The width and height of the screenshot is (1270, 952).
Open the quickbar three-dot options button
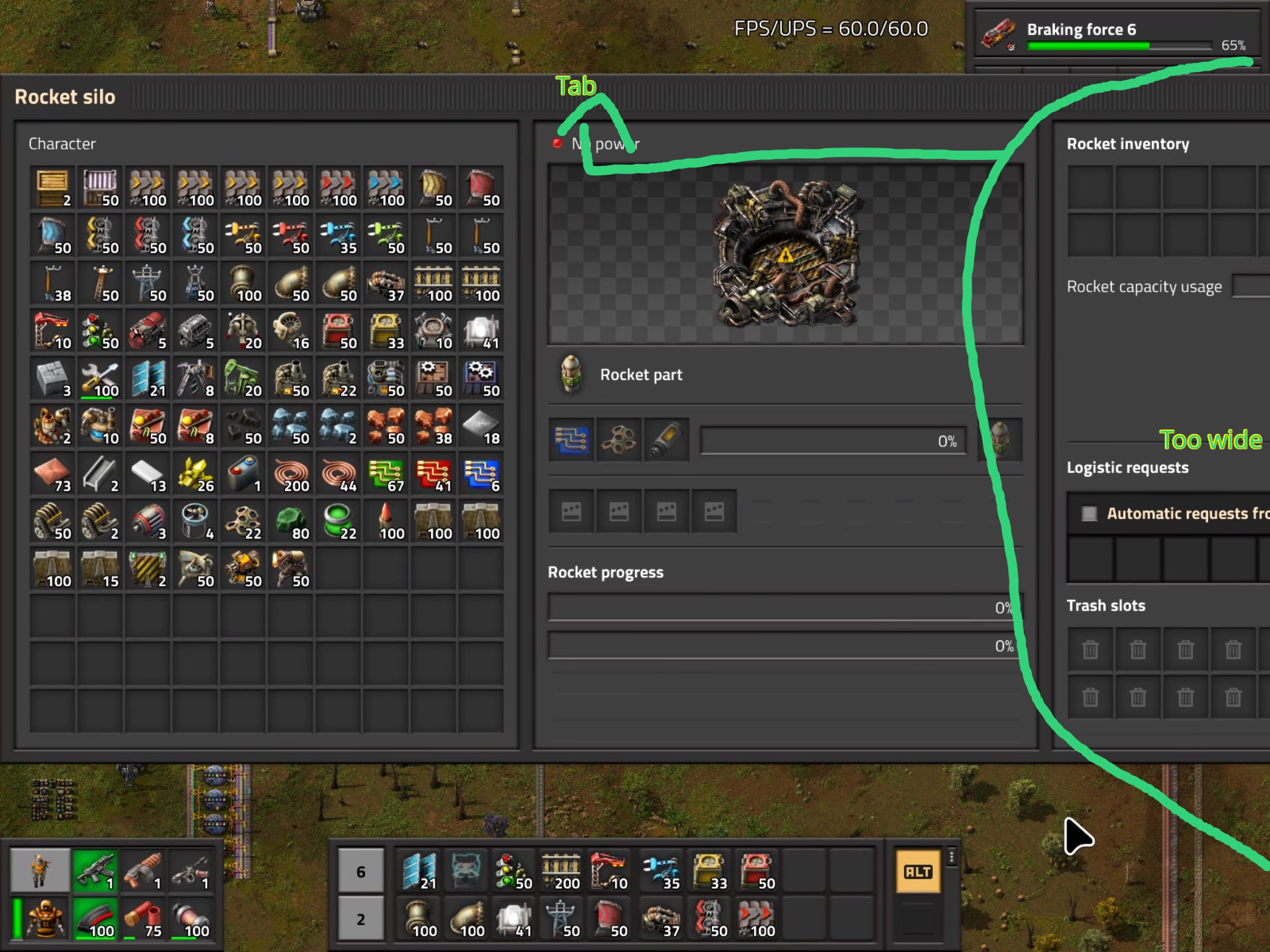click(x=951, y=857)
